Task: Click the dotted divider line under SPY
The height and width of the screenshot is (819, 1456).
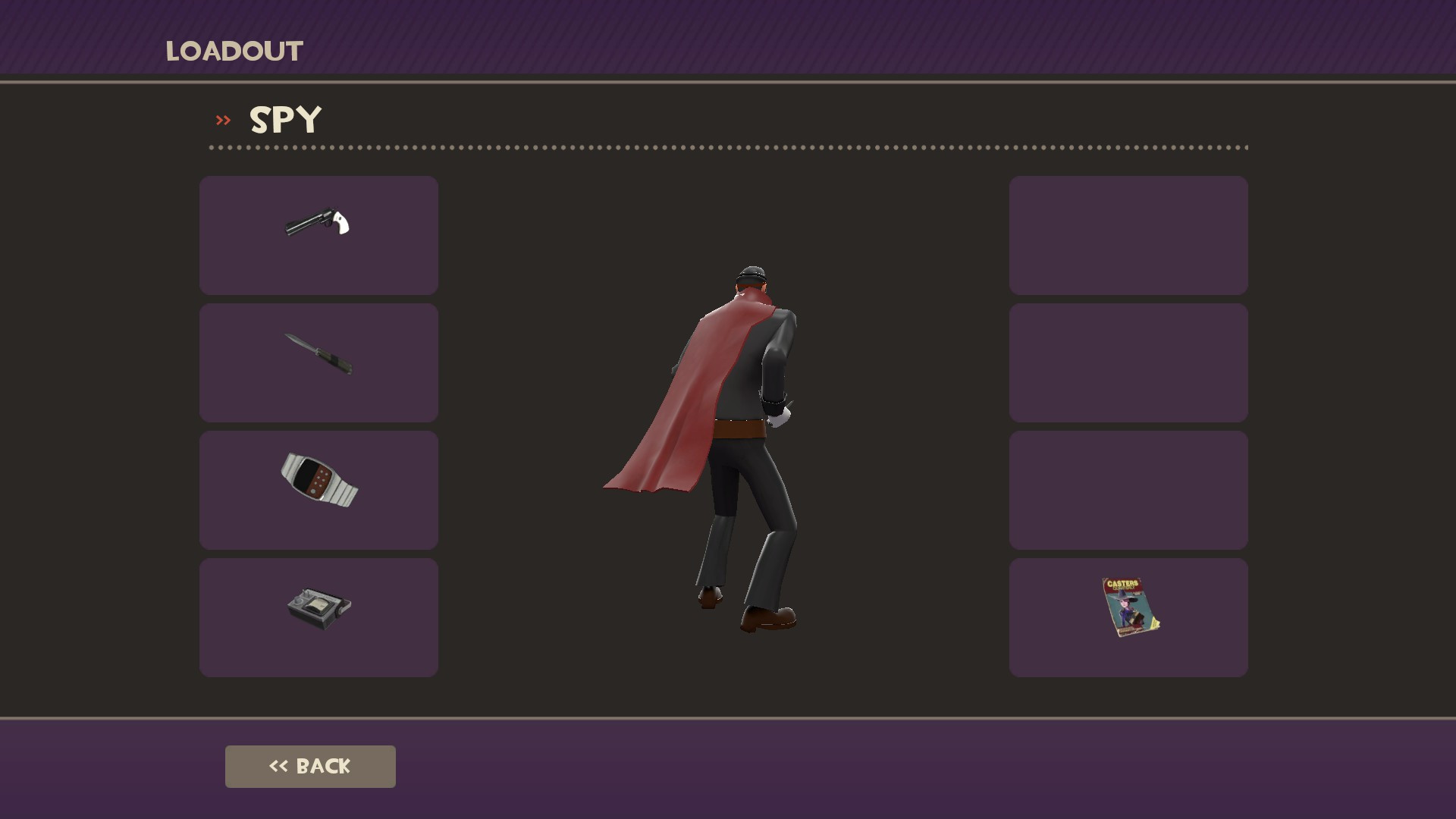Action: (728, 149)
